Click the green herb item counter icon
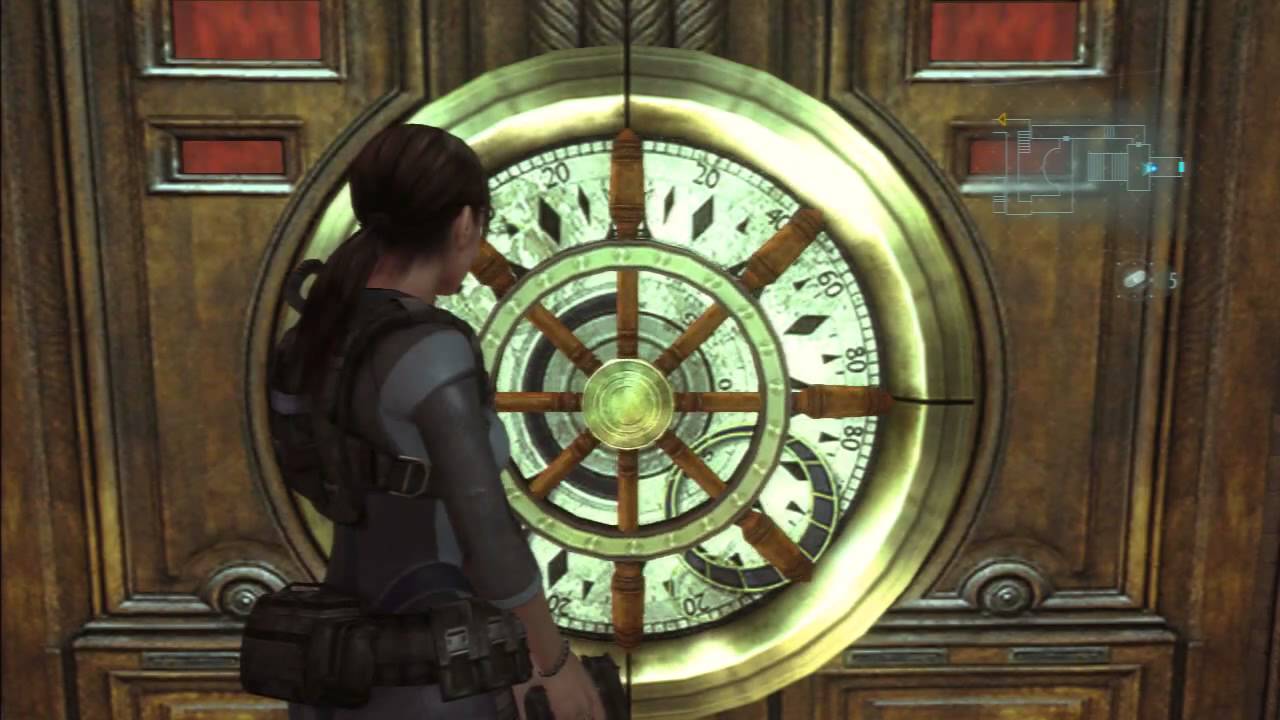1280x720 pixels. [x=1133, y=280]
